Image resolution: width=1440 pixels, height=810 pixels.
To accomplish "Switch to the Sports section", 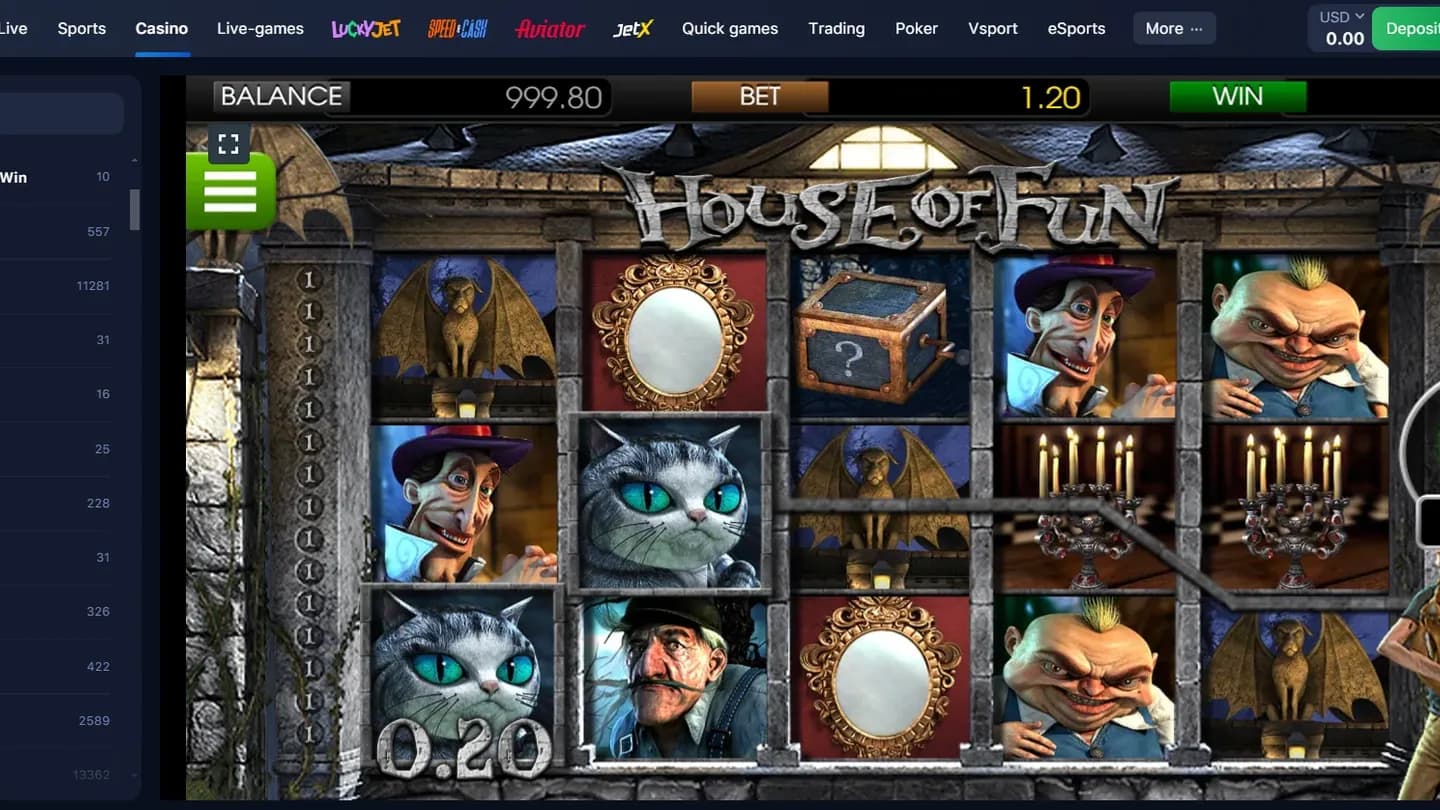I will pyautogui.click(x=81, y=29).
